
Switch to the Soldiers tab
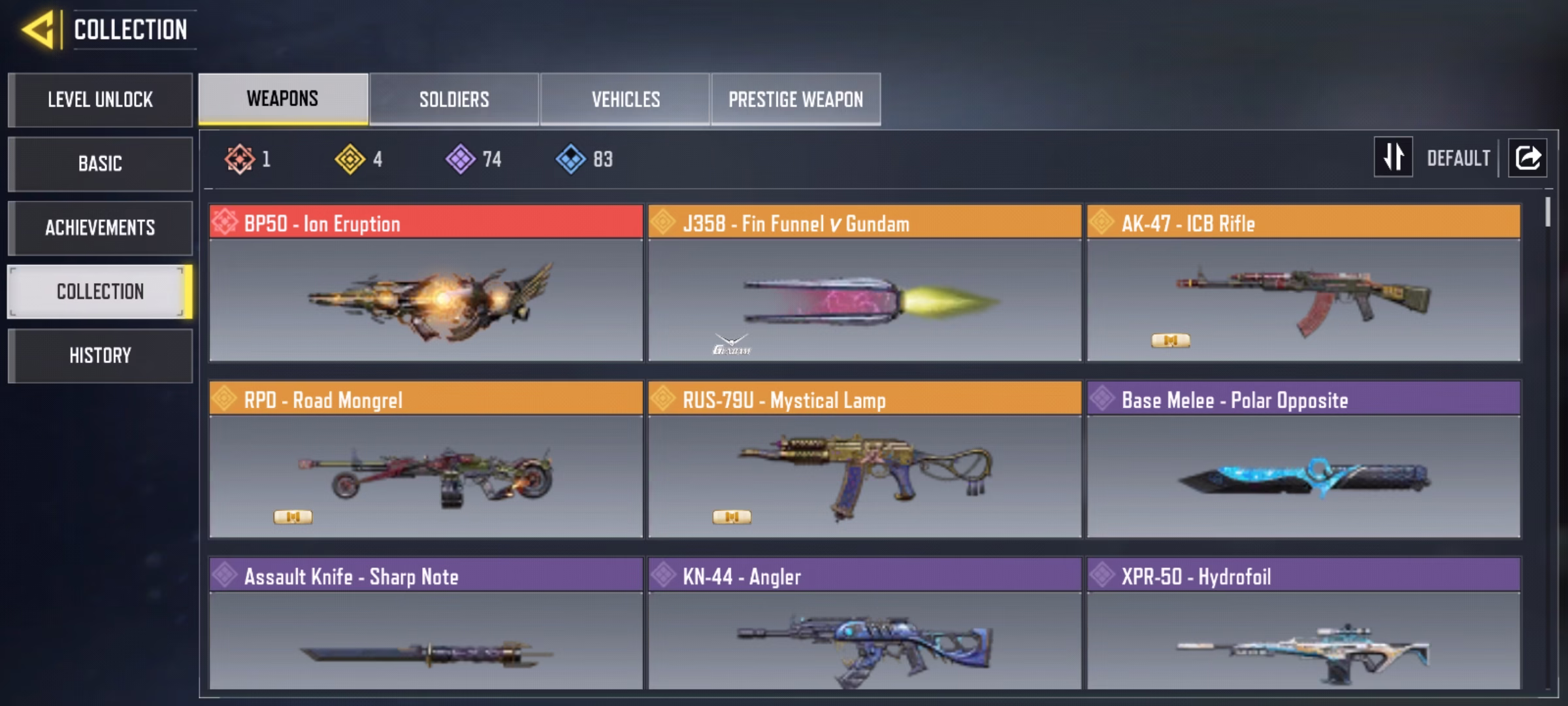coord(454,99)
